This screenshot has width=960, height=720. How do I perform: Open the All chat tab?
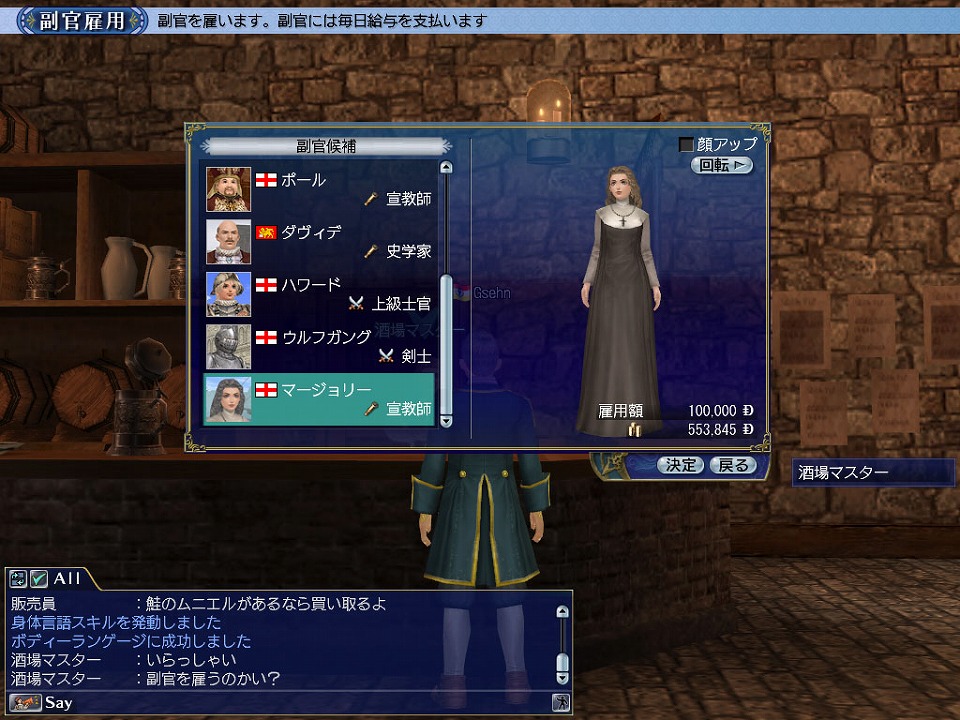tap(67, 578)
